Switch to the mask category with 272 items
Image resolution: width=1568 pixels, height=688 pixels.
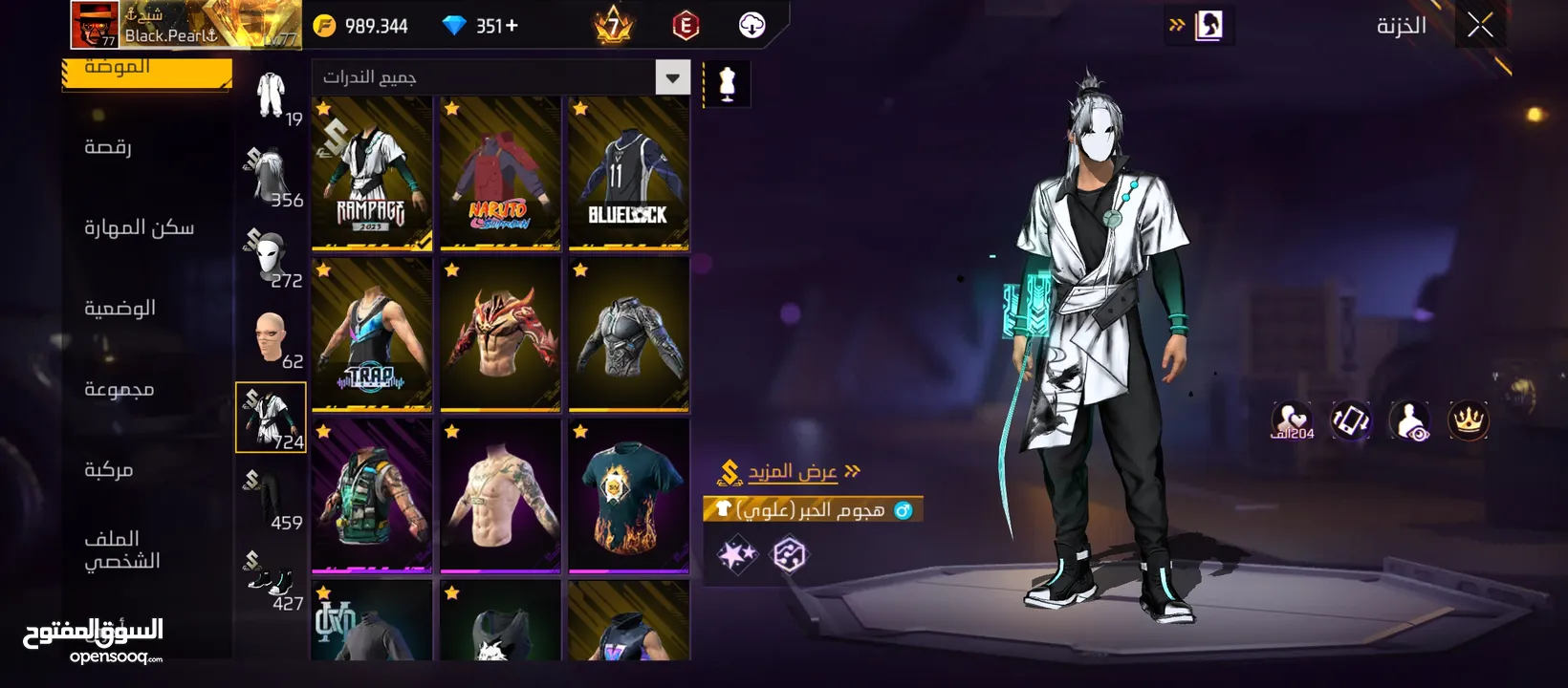pos(272,258)
